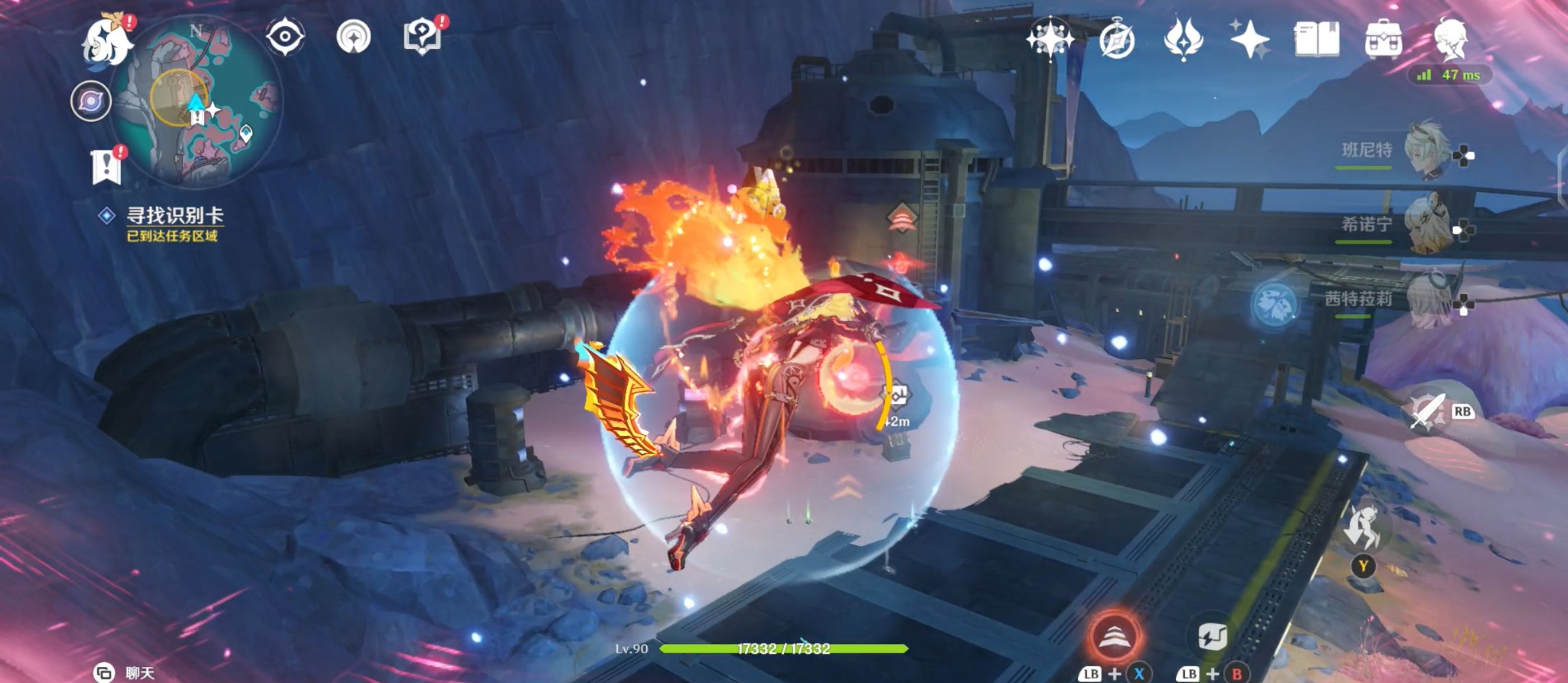The image size is (1568, 683).
Task: Activate the sword attack skill icon
Action: 1427,412
